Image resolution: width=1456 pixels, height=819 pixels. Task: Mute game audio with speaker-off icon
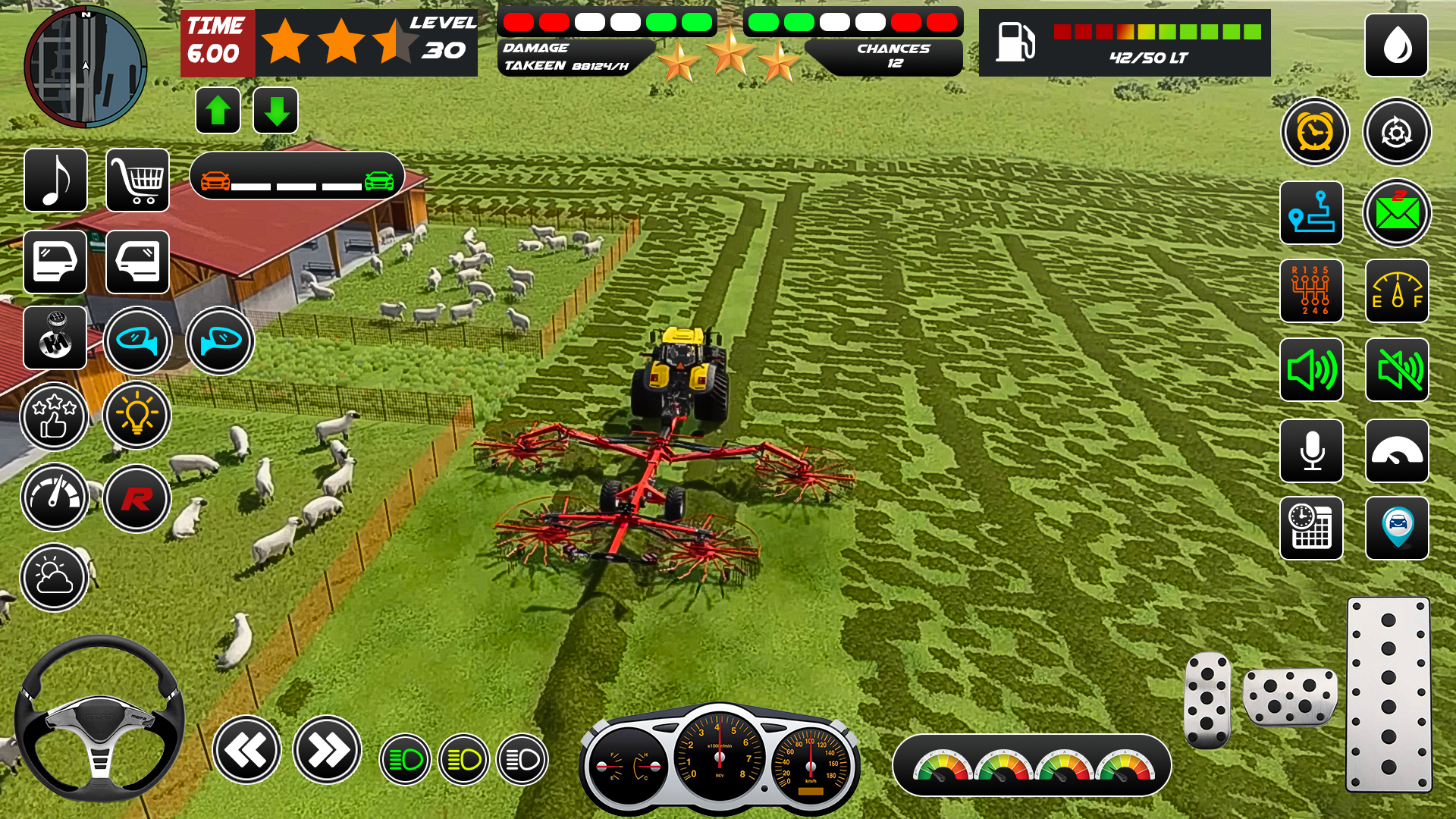[1396, 371]
